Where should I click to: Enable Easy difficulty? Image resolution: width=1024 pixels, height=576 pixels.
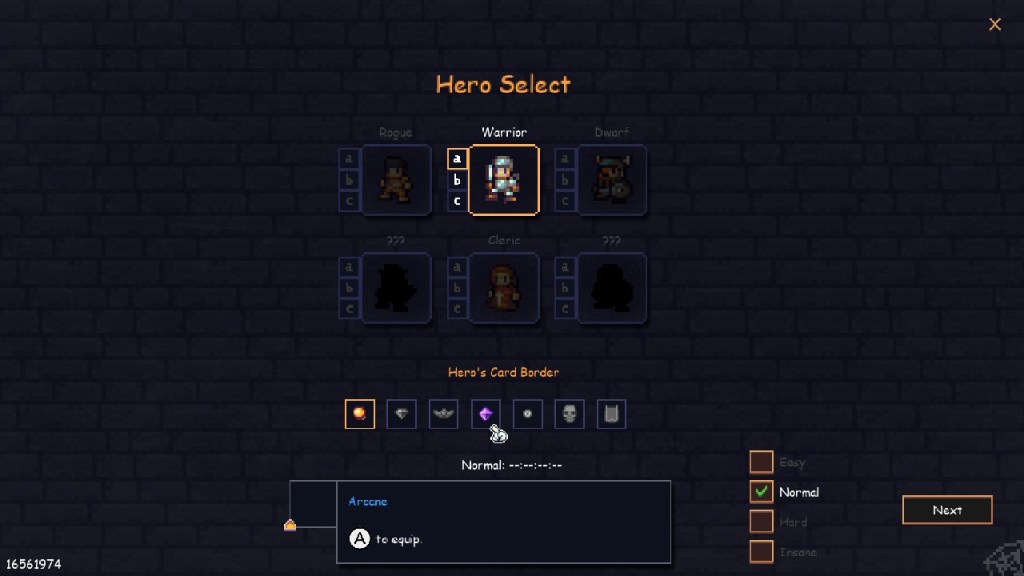(x=761, y=462)
